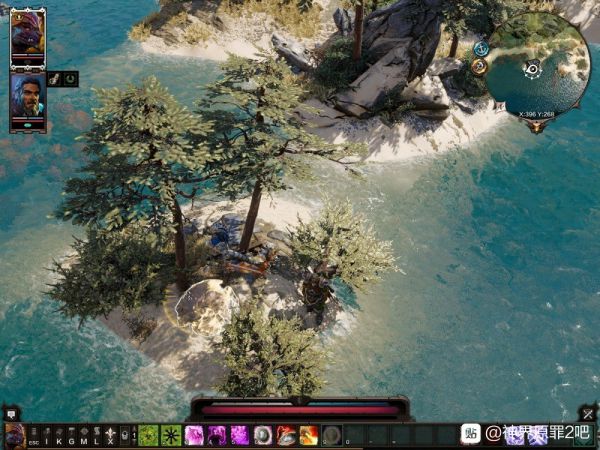The height and width of the screenshot is (450, 600).
Task: Activate the red flame skill on hotbar
Action: pyautogui.click(x=309, y=435)
